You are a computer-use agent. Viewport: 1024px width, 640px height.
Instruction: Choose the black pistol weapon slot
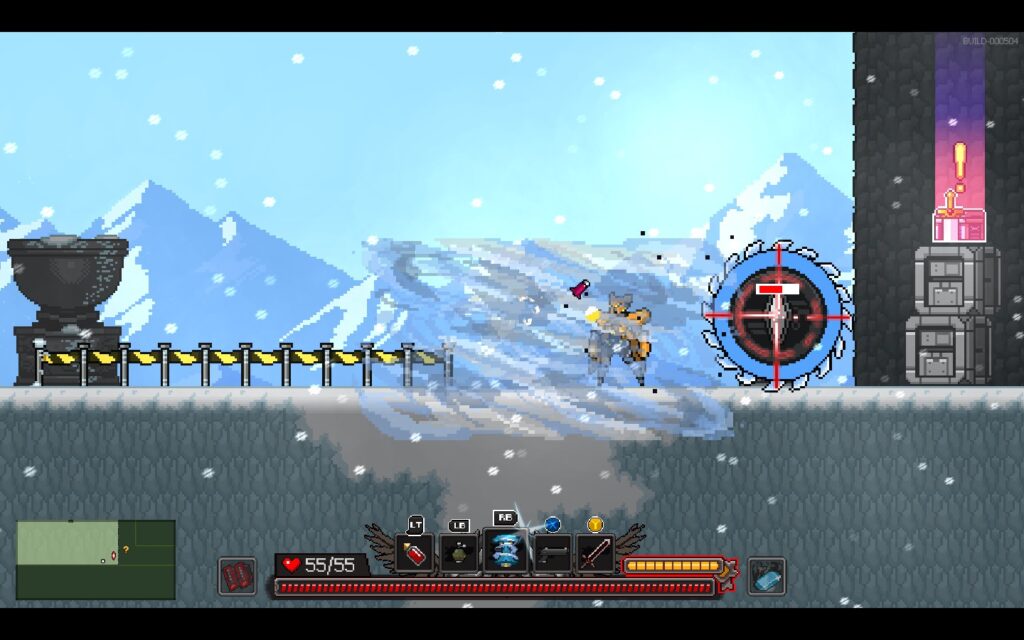[552, 553]
